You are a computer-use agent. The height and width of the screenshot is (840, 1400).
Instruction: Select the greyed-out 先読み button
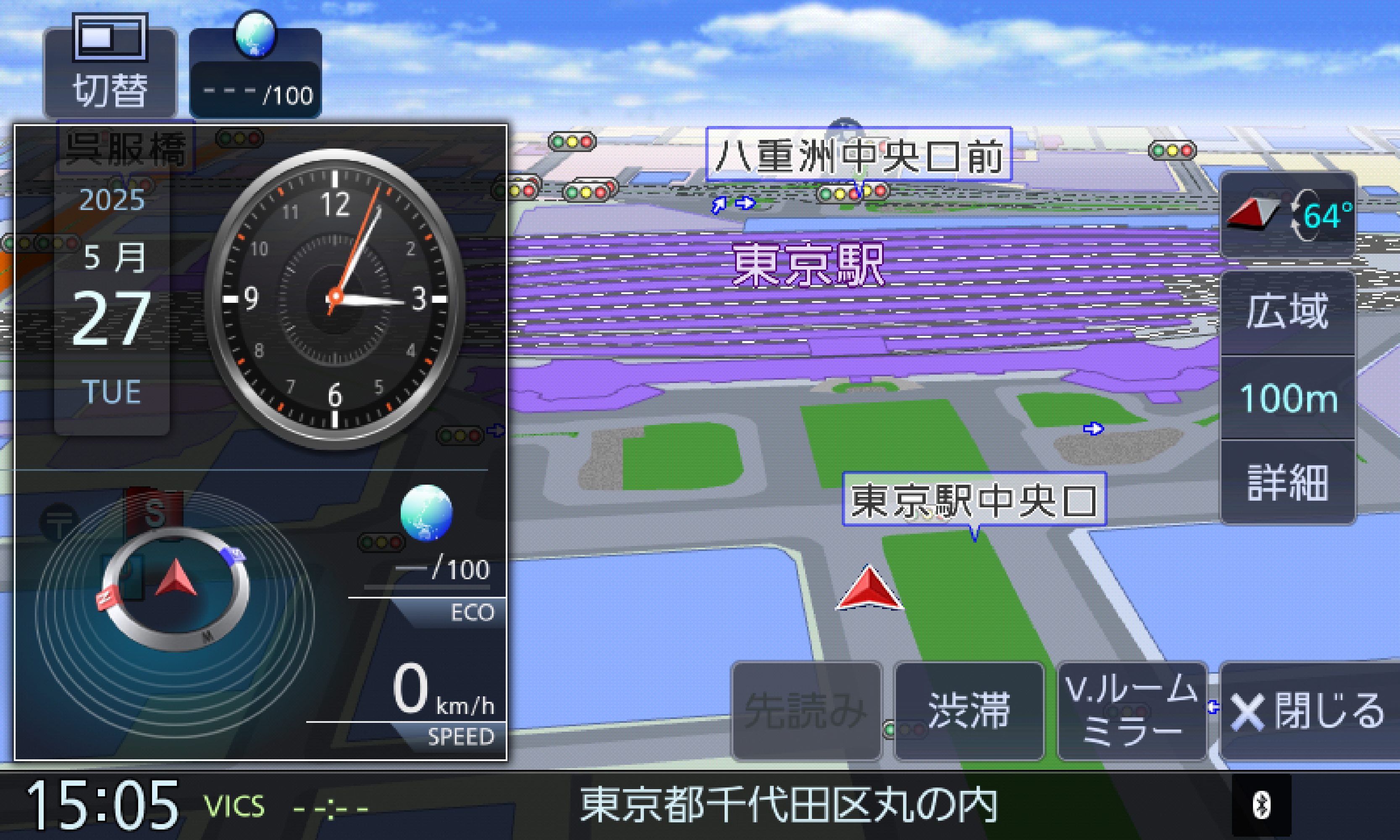coord(806,711)
